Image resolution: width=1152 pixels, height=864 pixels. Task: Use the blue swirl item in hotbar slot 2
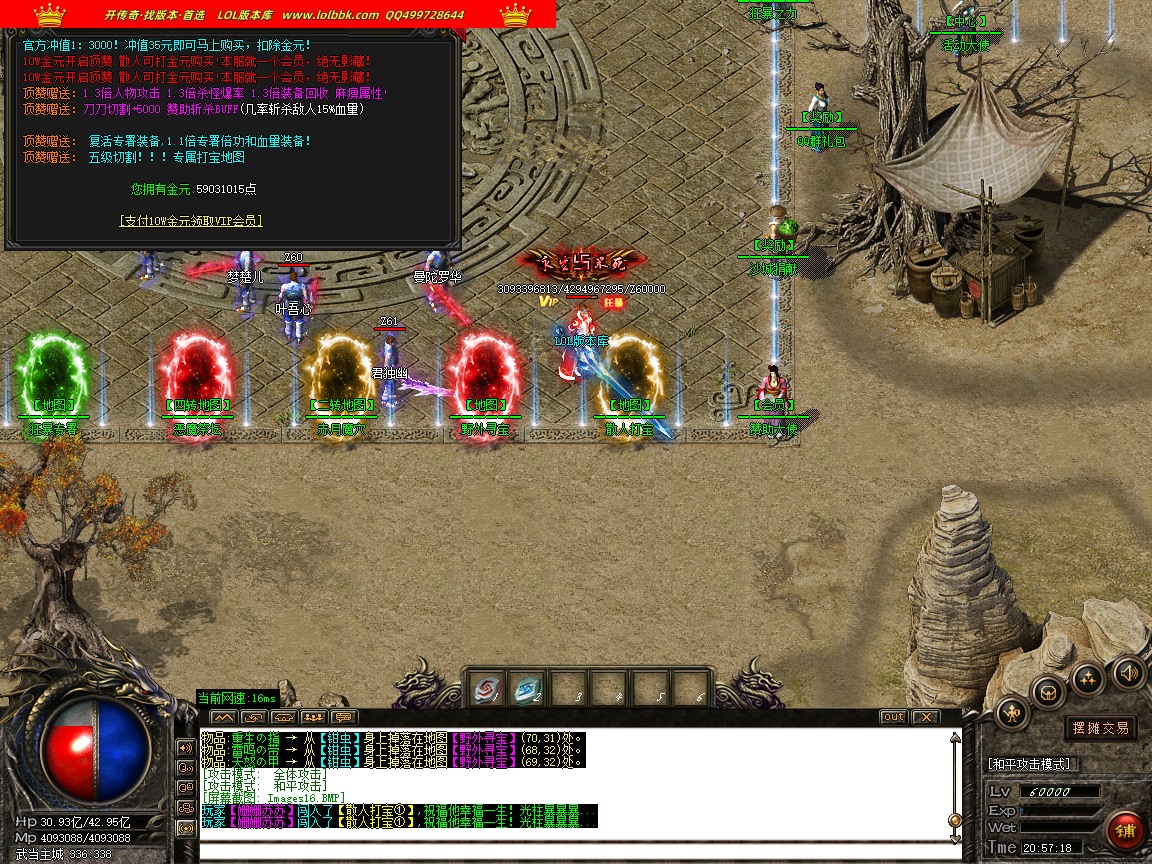click(x=527, y=689)
